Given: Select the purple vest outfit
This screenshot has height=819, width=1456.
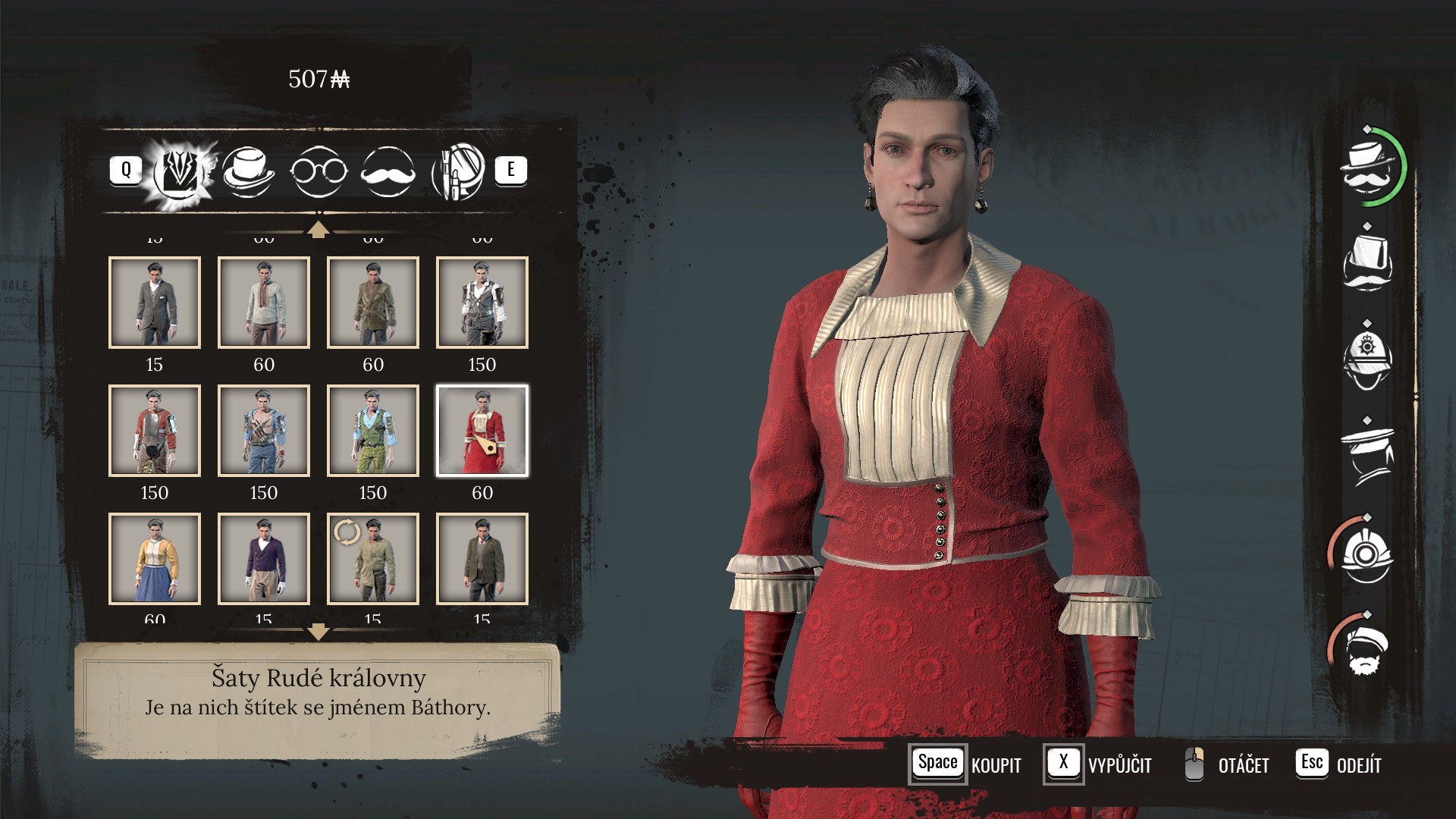Looking at the screenshot, I should (x=264, y=559).
